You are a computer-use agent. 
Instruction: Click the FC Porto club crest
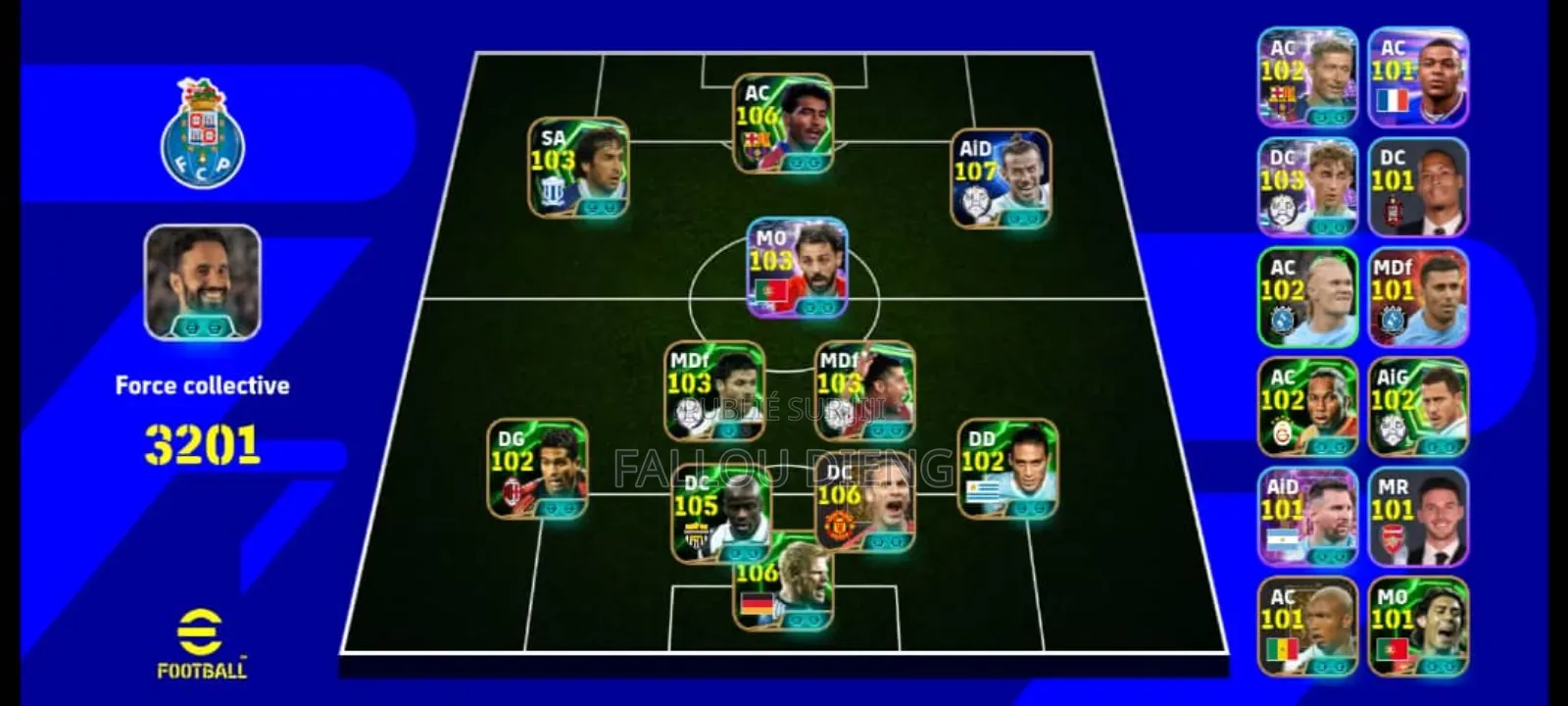[203, 134]
